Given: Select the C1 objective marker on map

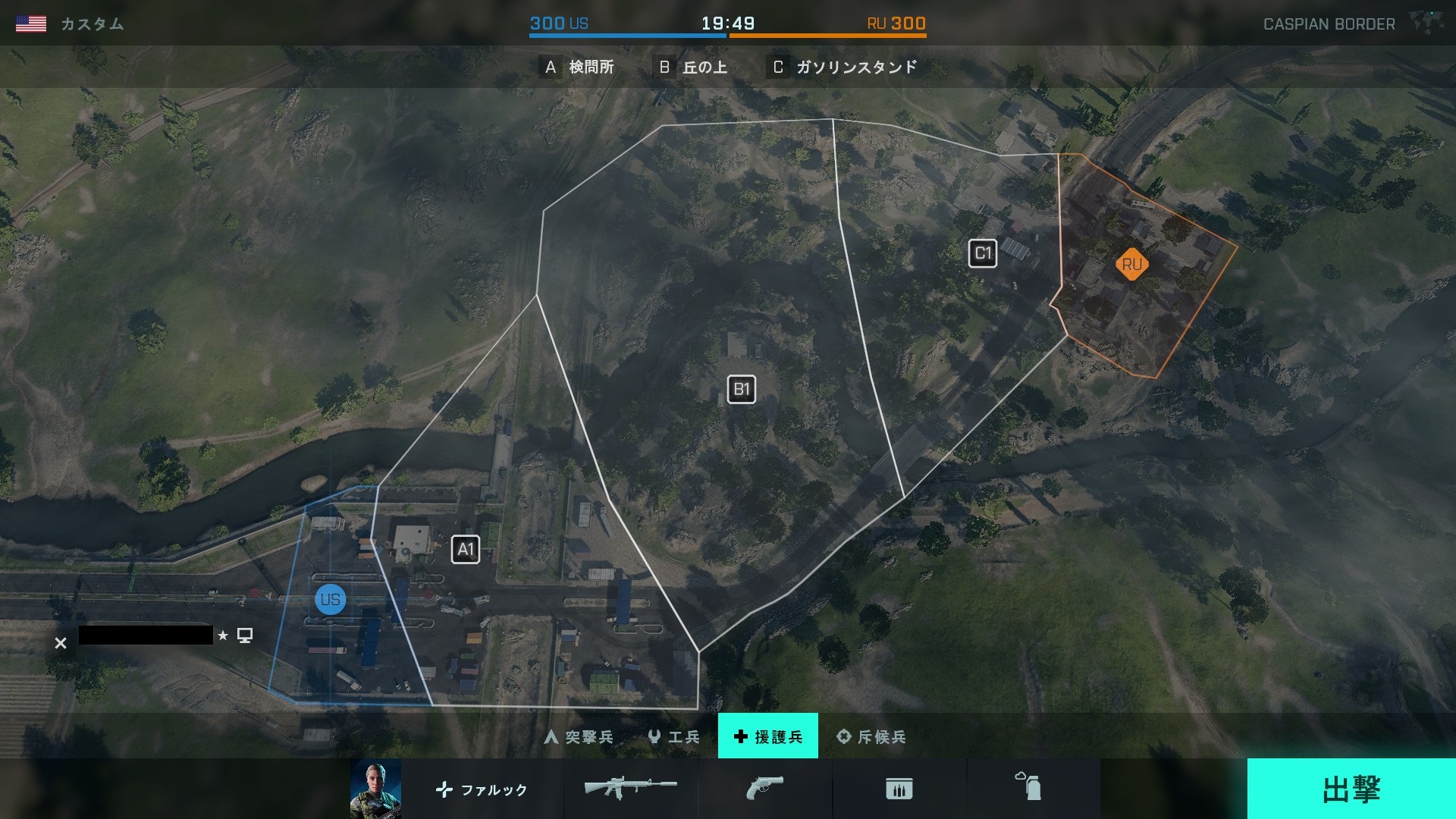Looking at the screenshot, I should click(x=983, y=253).
